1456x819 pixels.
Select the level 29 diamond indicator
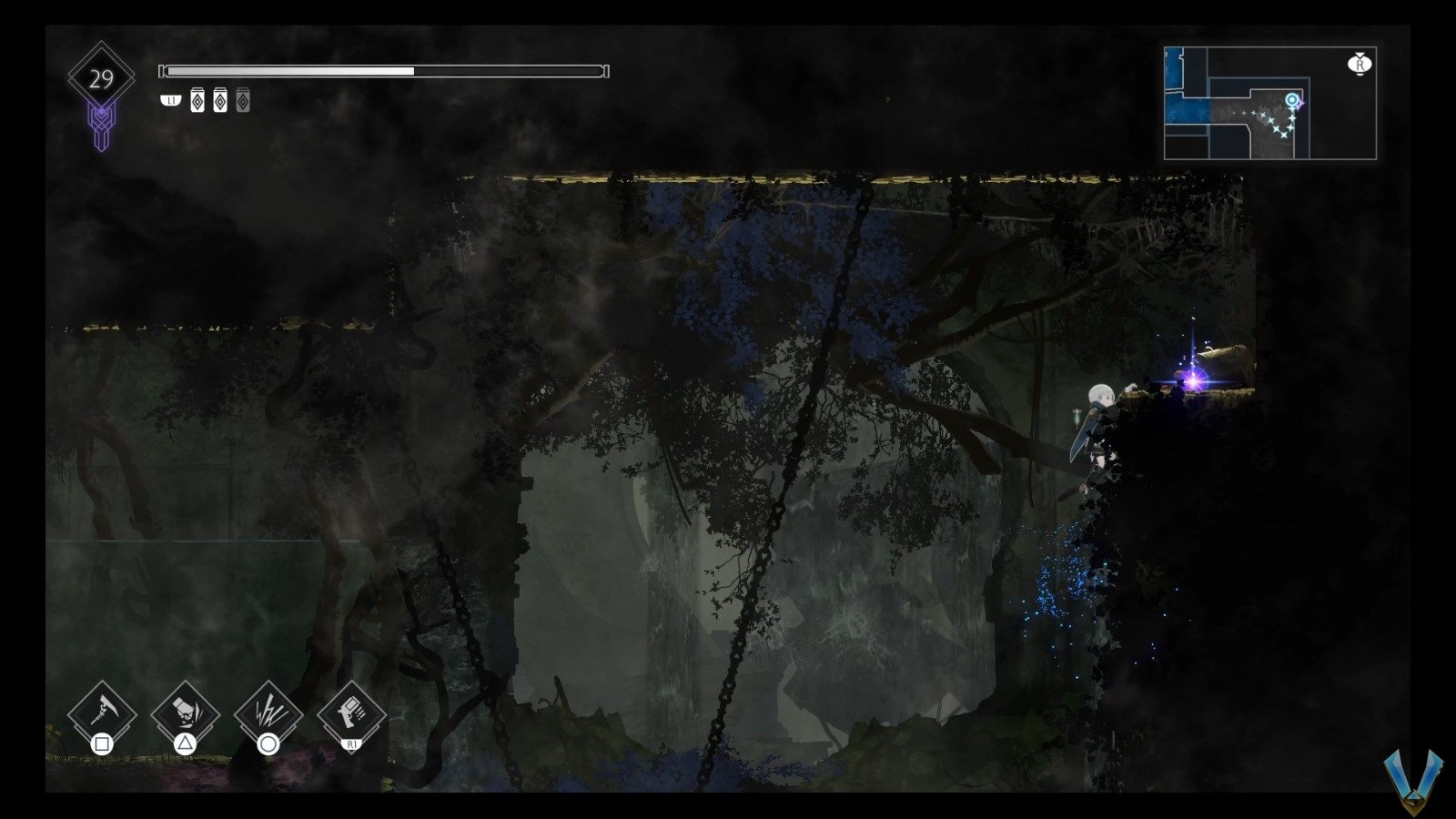click(x=102, y=77)
